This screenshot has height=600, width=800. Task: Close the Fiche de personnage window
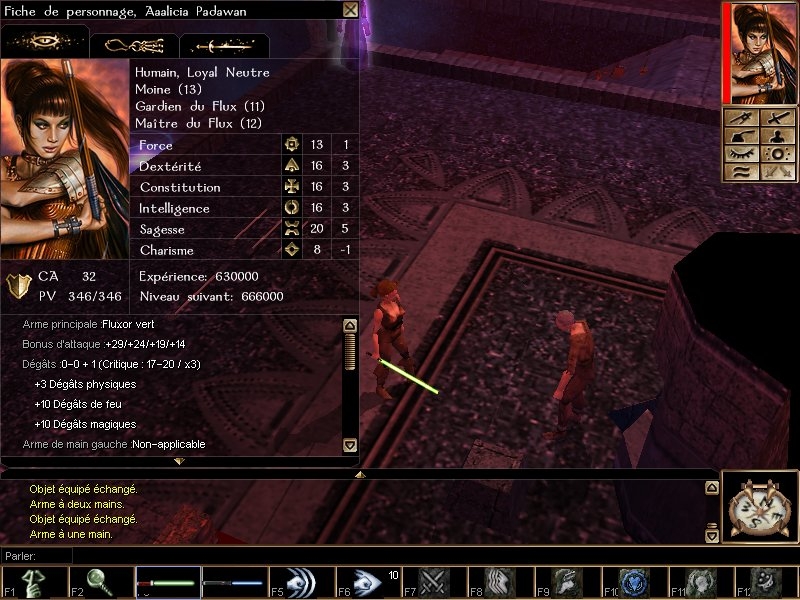coord(350,10)
